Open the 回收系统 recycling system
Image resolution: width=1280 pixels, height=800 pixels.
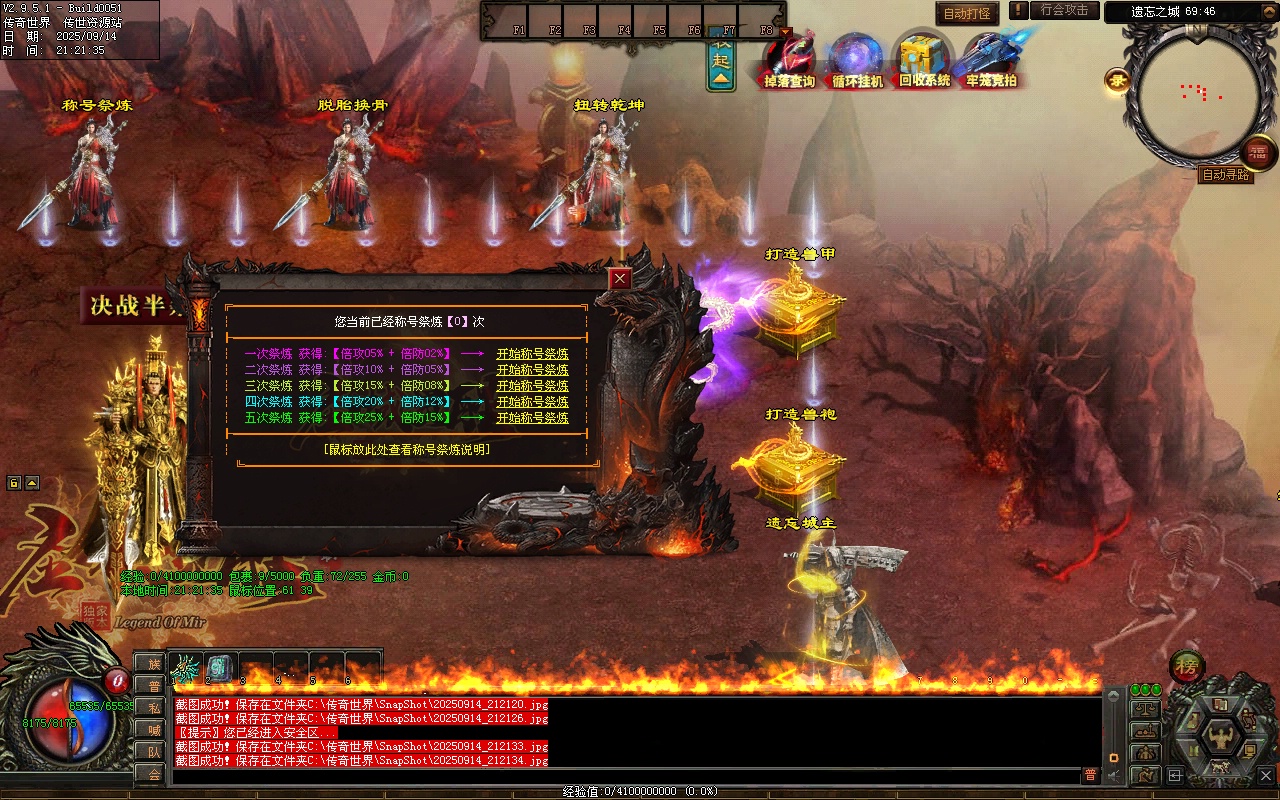click(x=924, y=62)
